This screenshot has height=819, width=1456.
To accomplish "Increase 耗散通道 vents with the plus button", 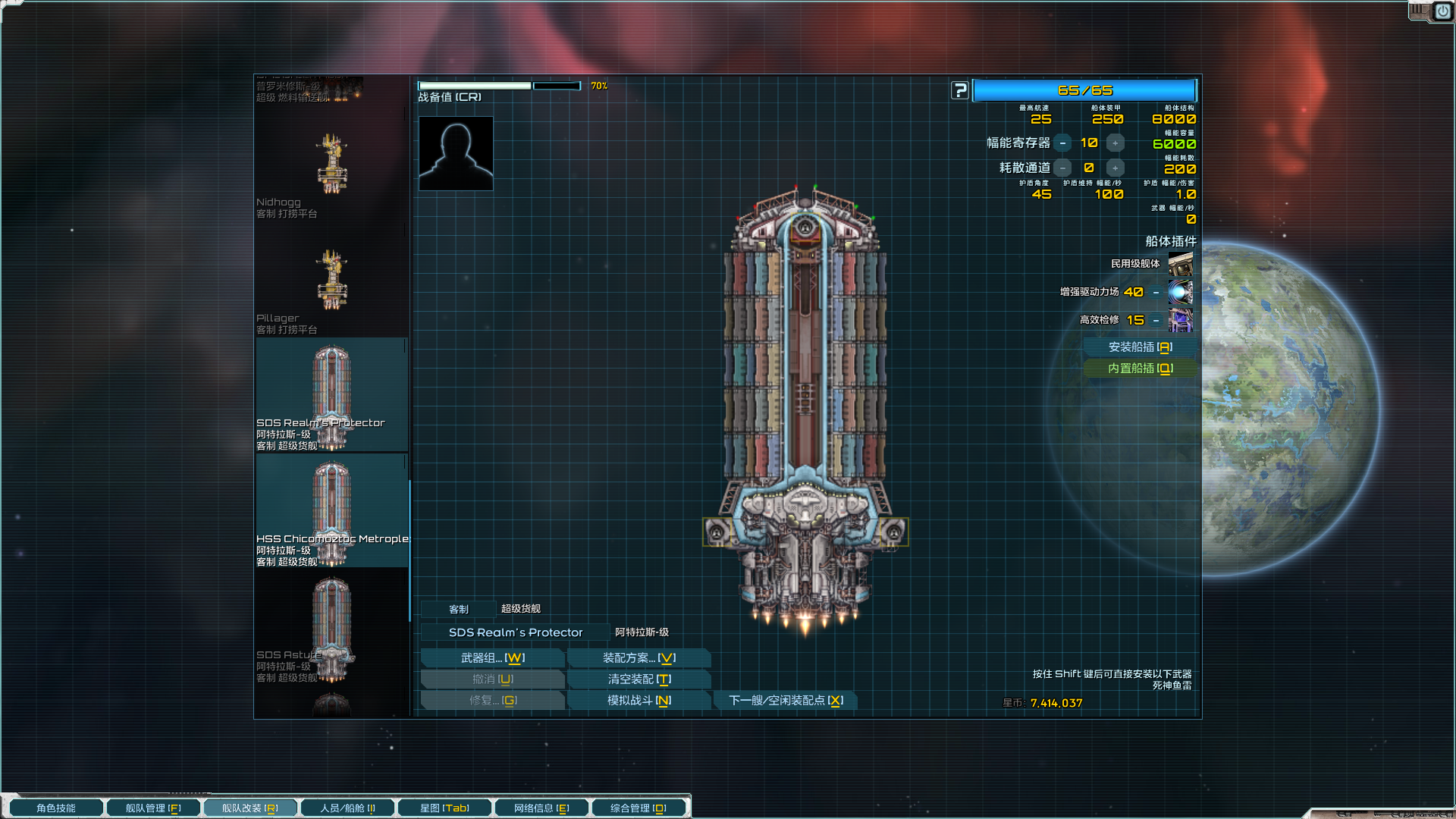I will pos(1115,168).
